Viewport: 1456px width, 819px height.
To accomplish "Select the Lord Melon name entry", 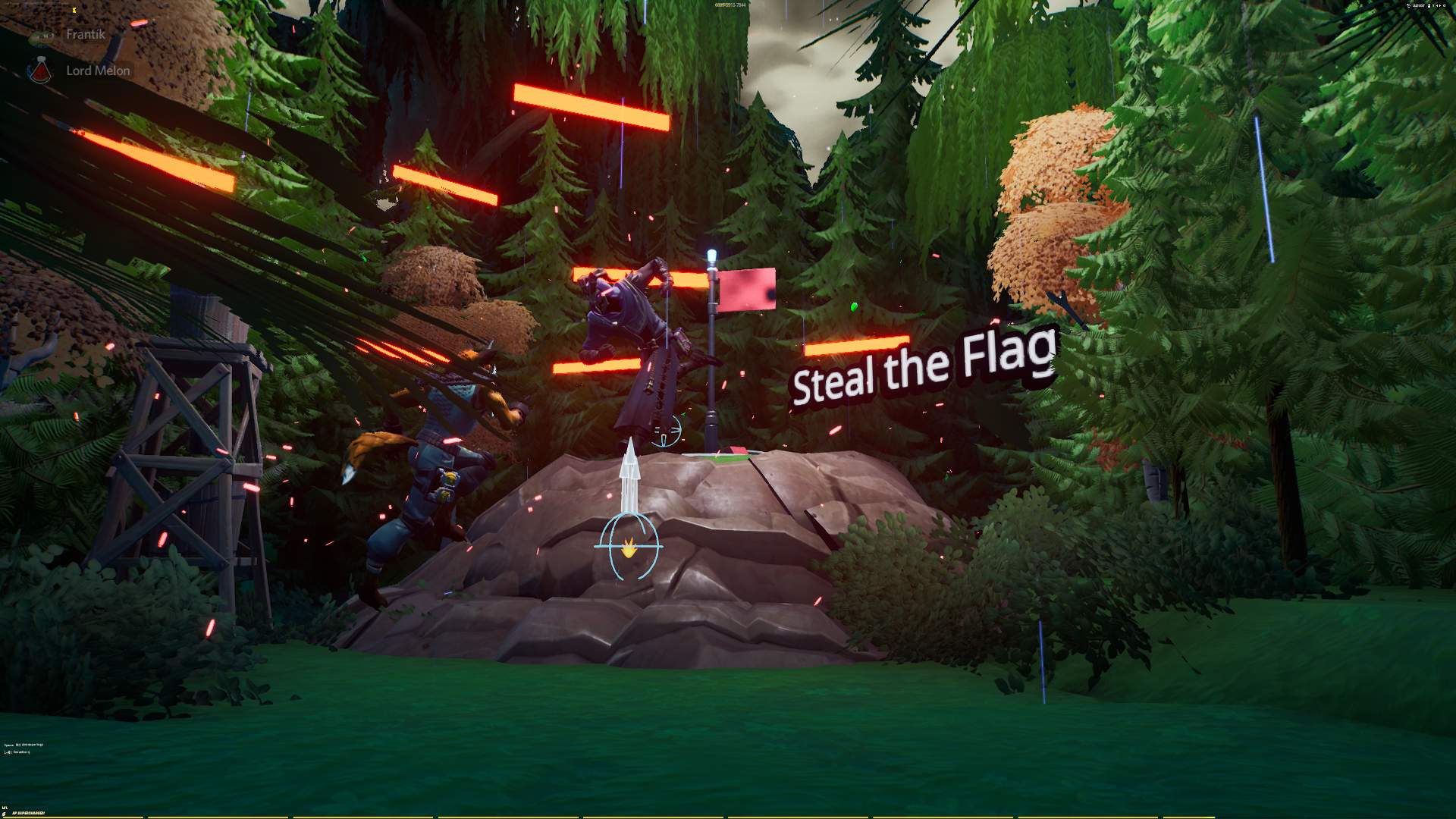I will point(97,70).
